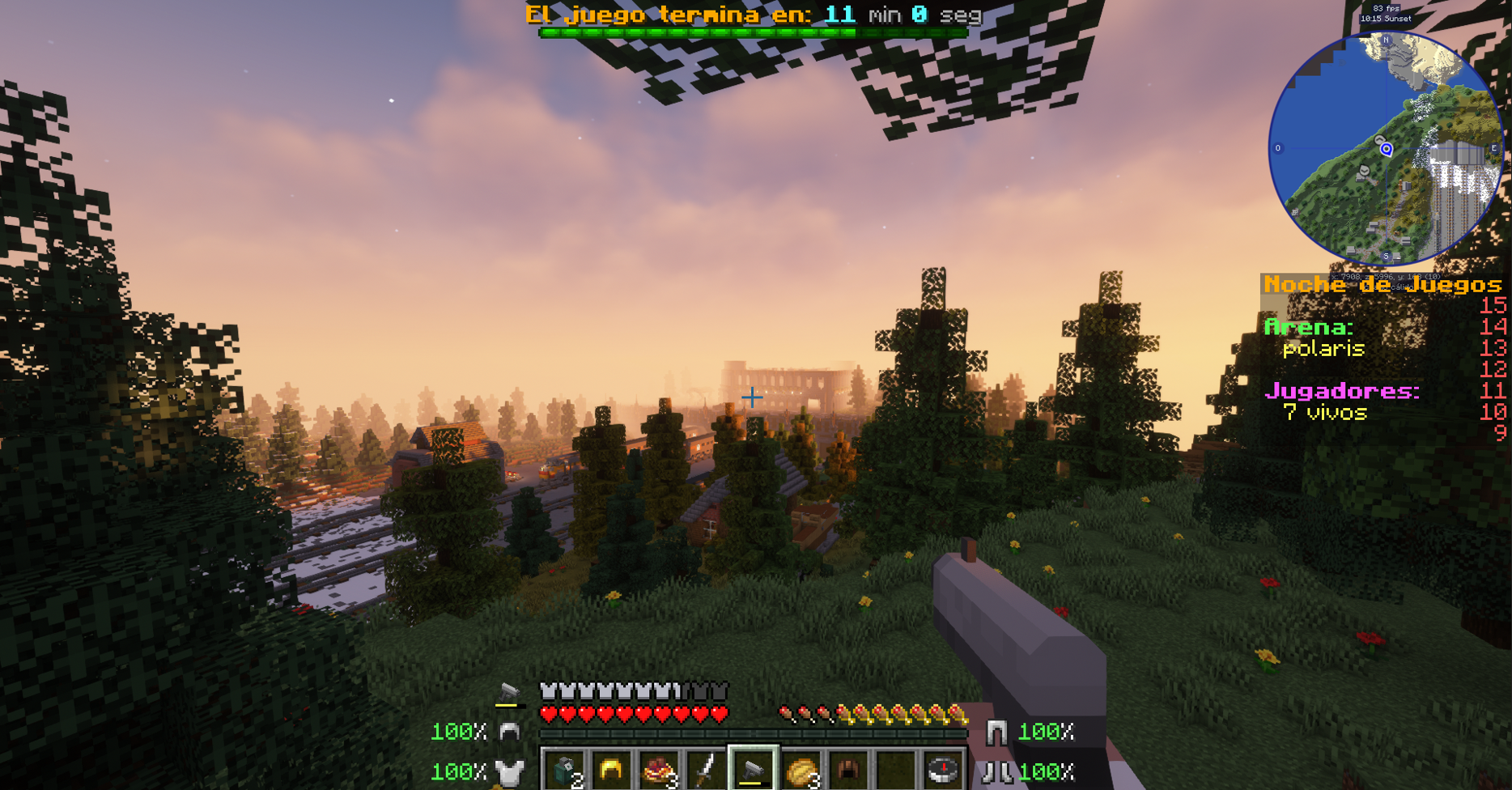Click the player location marker on the minimap
1512x790 pixels.
pos(1386,149)
